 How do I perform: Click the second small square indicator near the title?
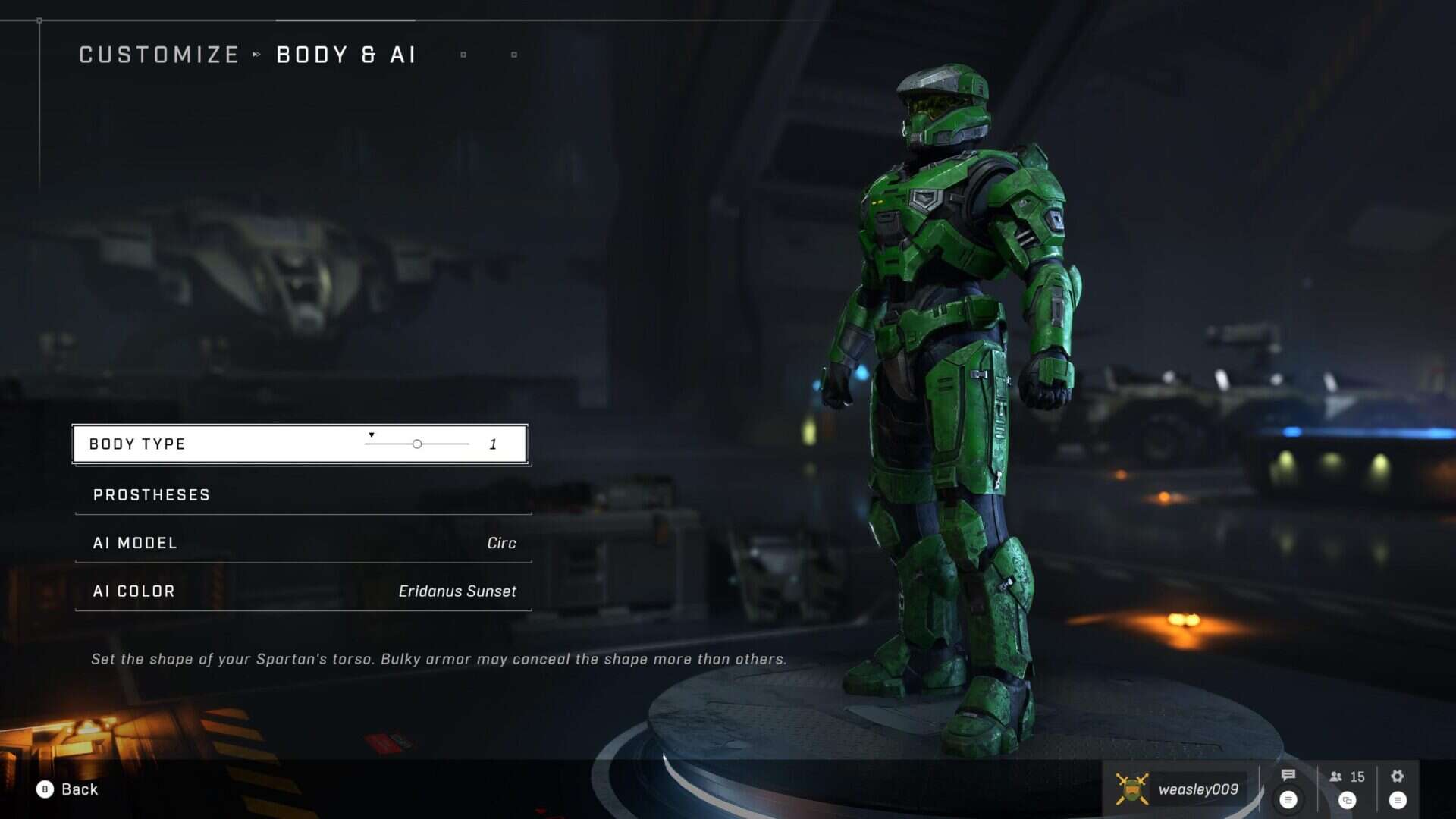pos(514,55)
